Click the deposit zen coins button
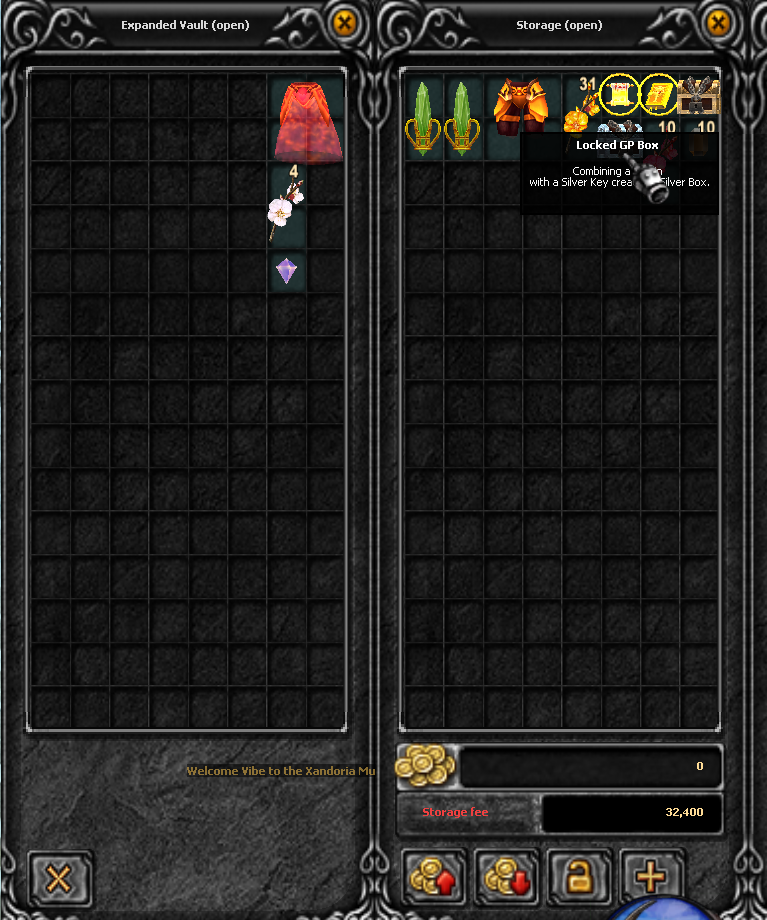Viewport: 767px width, 920px height. pyautogui.click(x=436, y=877)
